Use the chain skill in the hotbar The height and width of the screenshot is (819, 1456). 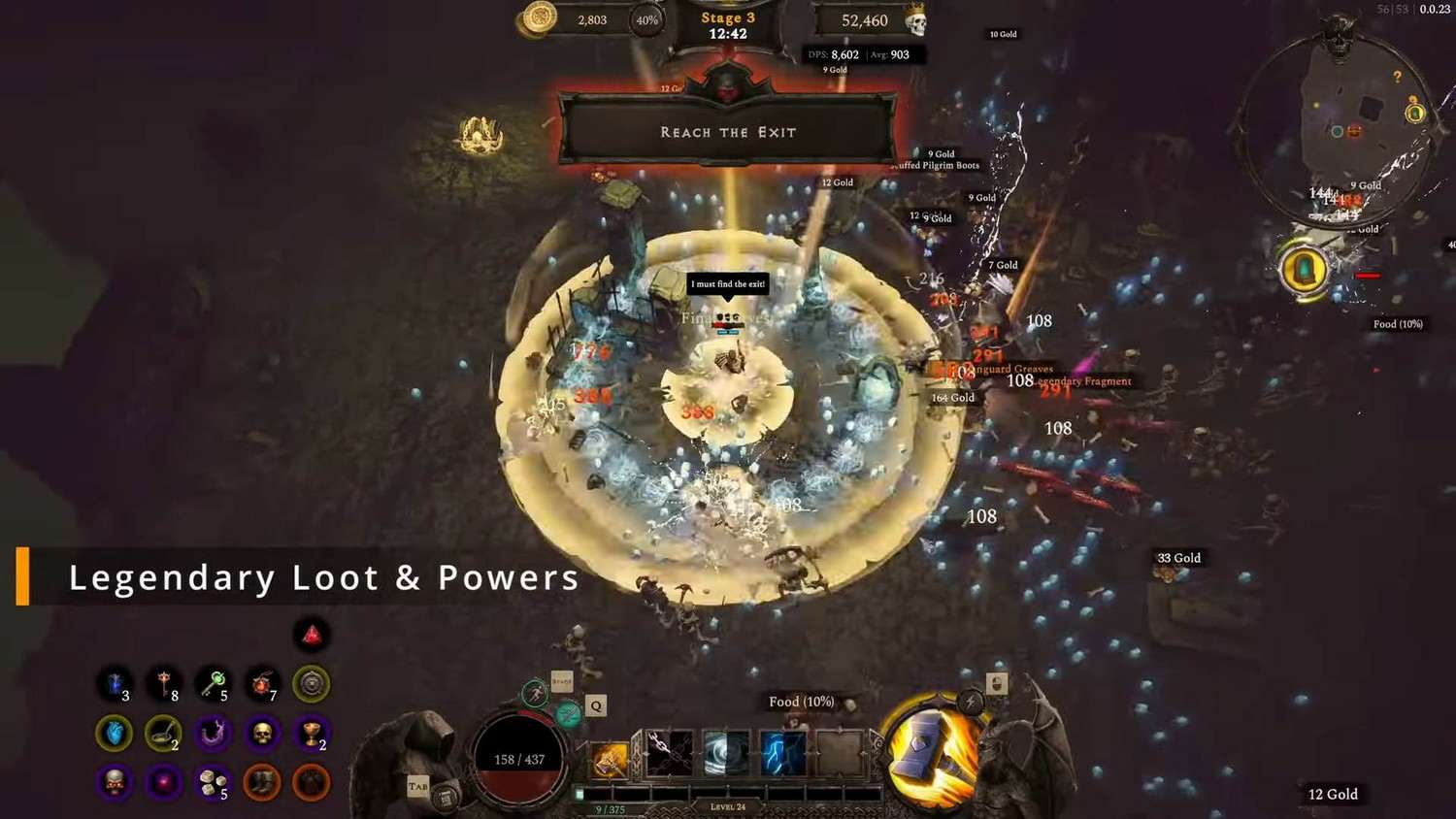[x=669, y=754]
